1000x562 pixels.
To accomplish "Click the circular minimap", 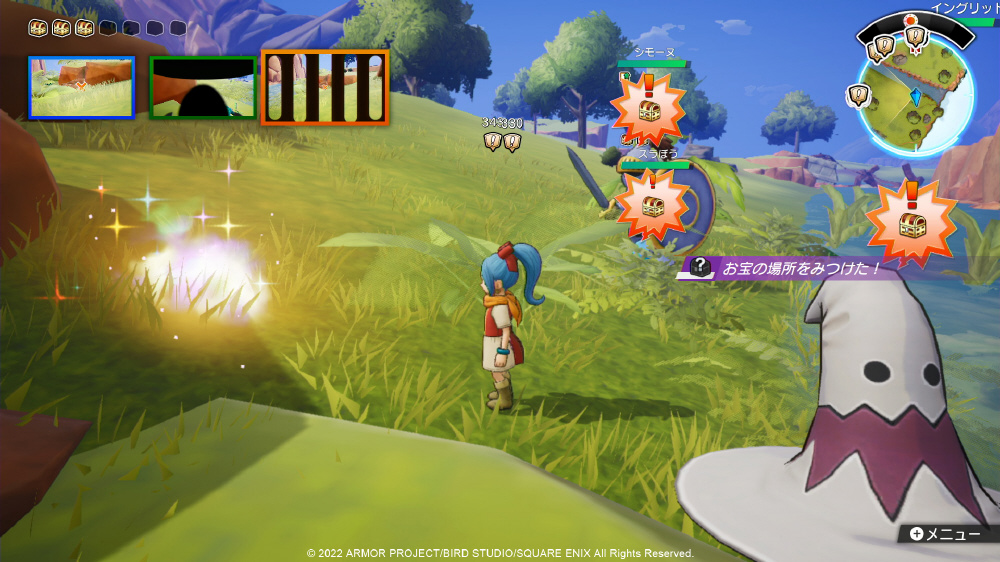I will click(x=915, y=98).
